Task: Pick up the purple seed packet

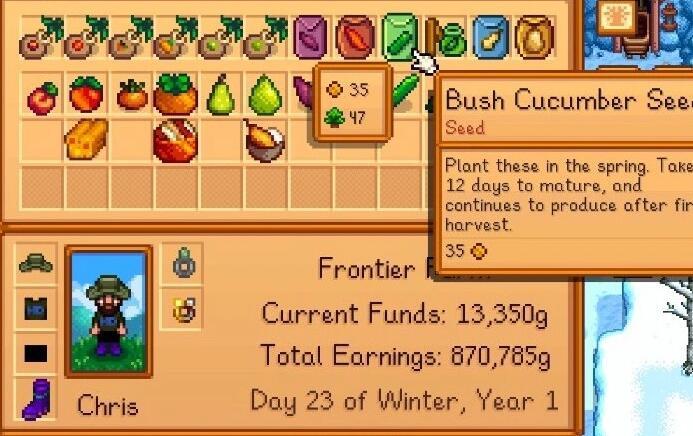Action: (x=310, y=40)
